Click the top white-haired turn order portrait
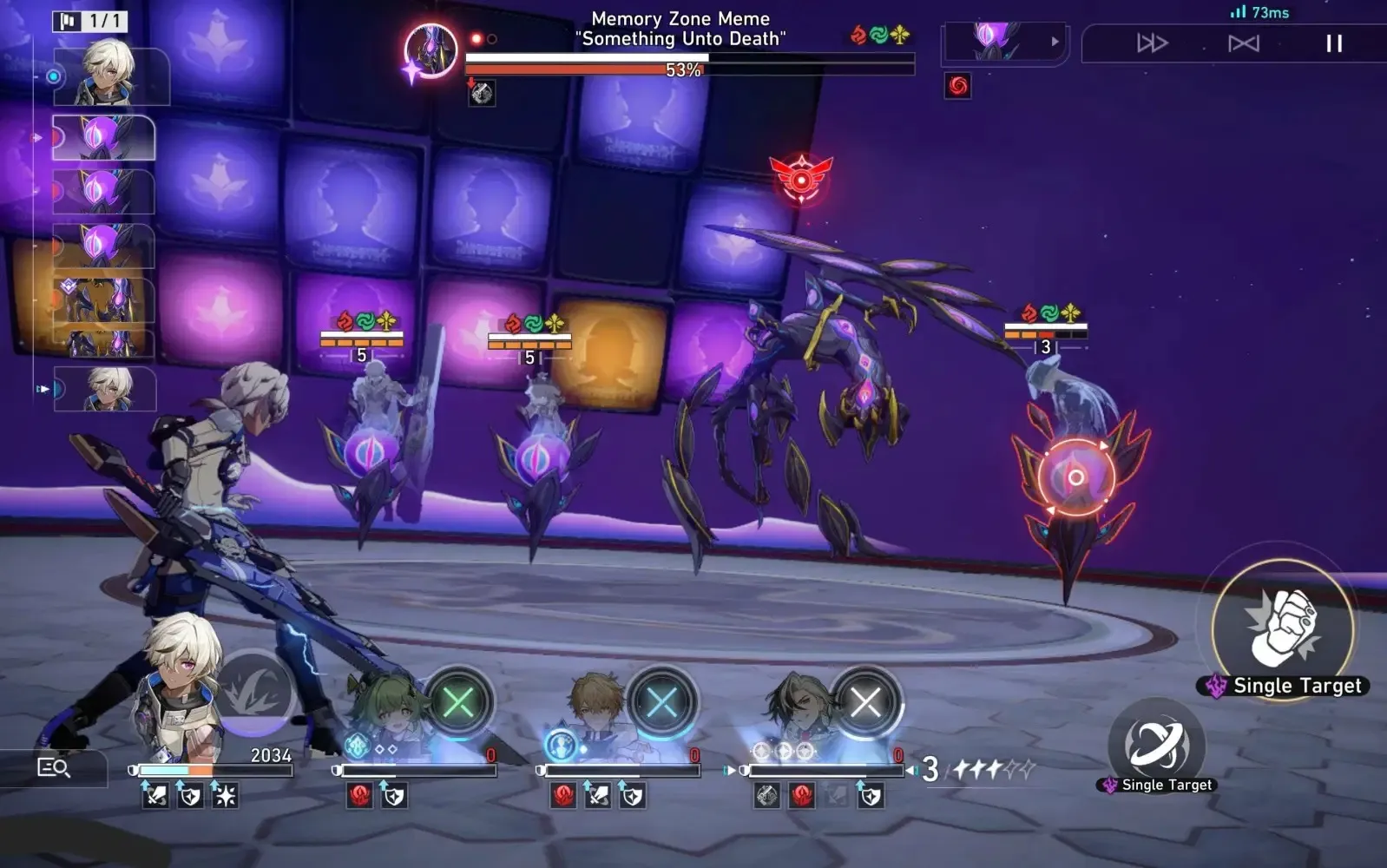The image size is (1387, 868). [x=110, y=76]
